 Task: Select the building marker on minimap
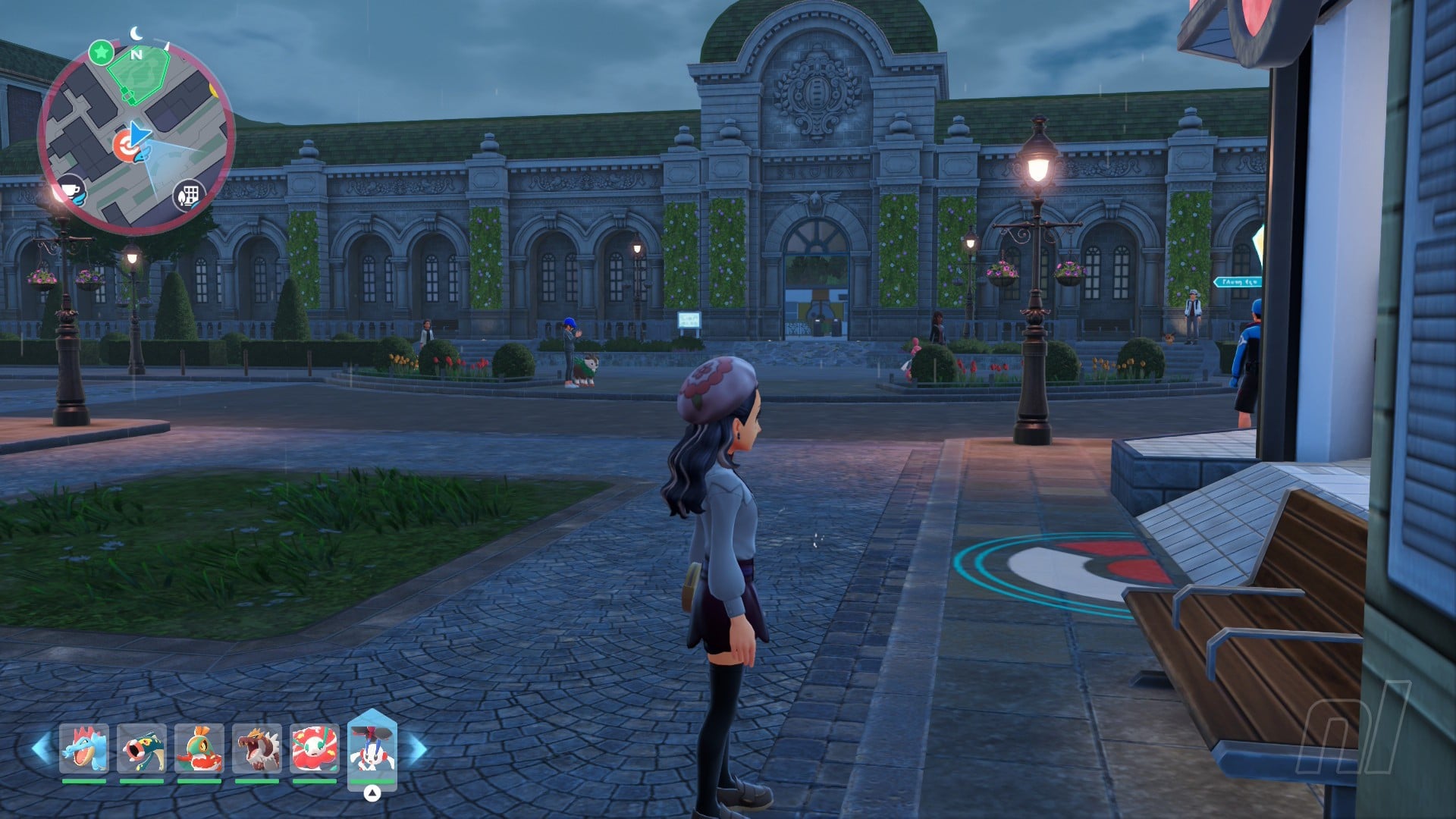point(189,196)
